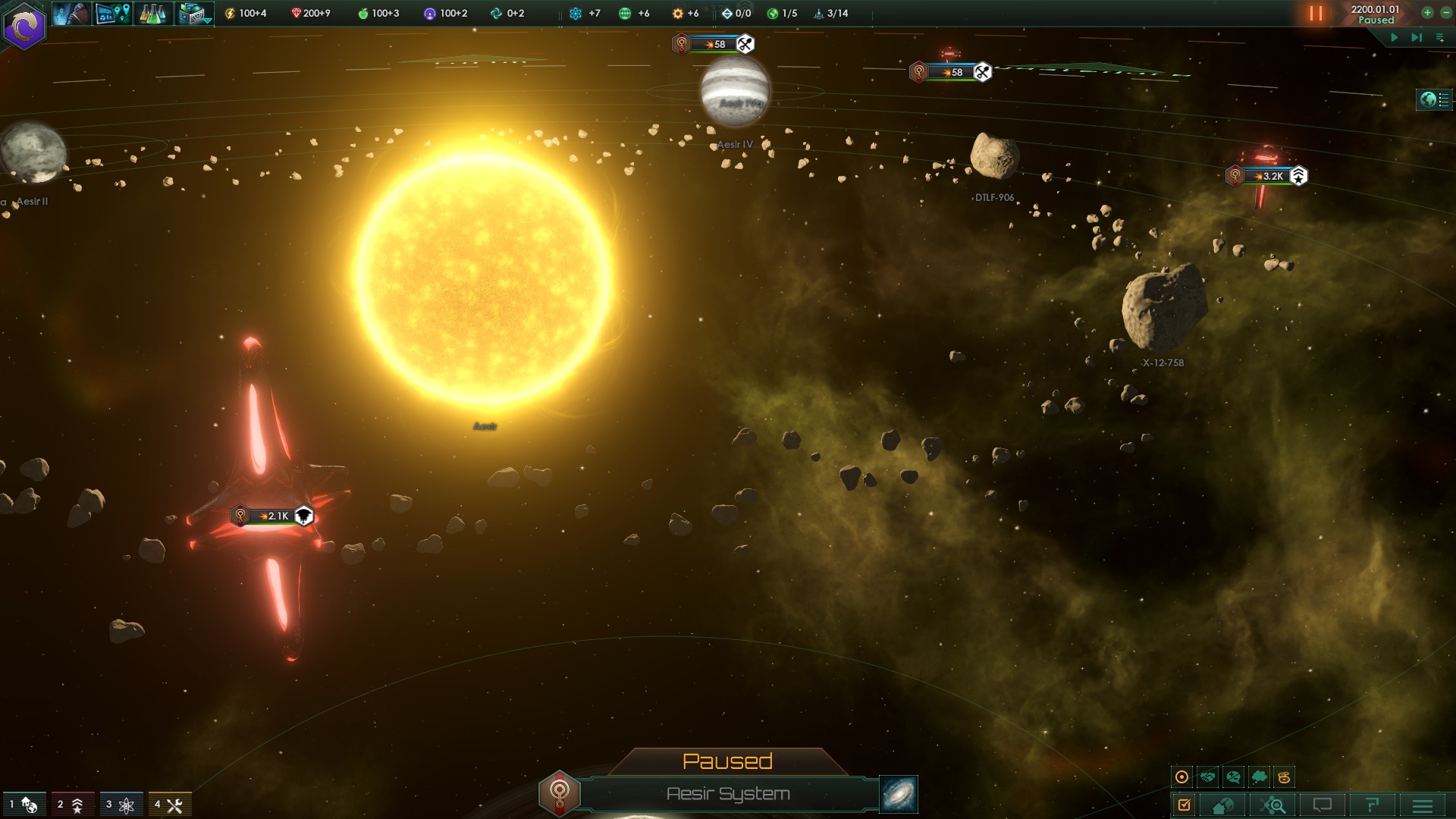Collapse the outliner using the top-right hamburger
Viewport: 1456px width, 819px height.
click(1439, 36)
